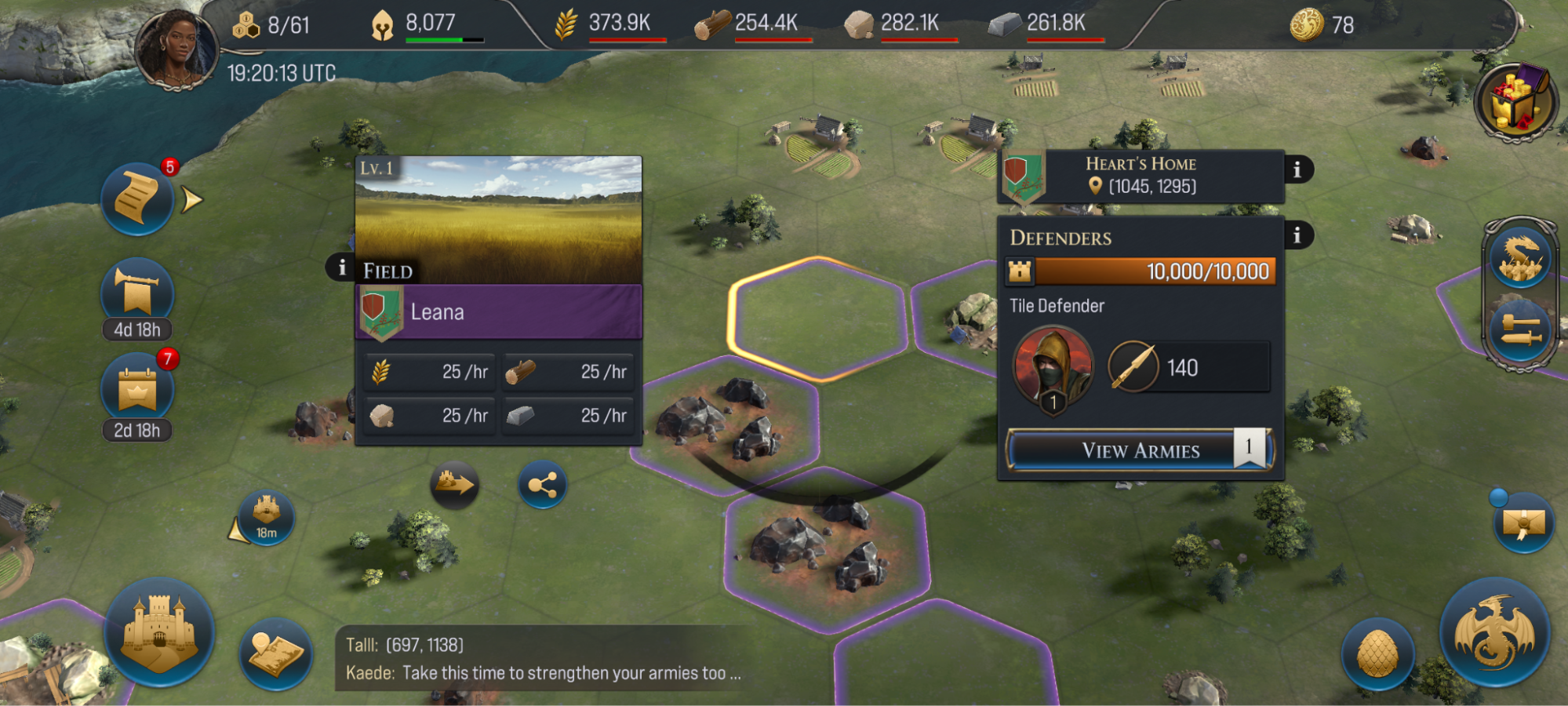This screenshot has width=1568, height=706.
Task: Open the mail envelope inbox
Action: pos(1523,522)
